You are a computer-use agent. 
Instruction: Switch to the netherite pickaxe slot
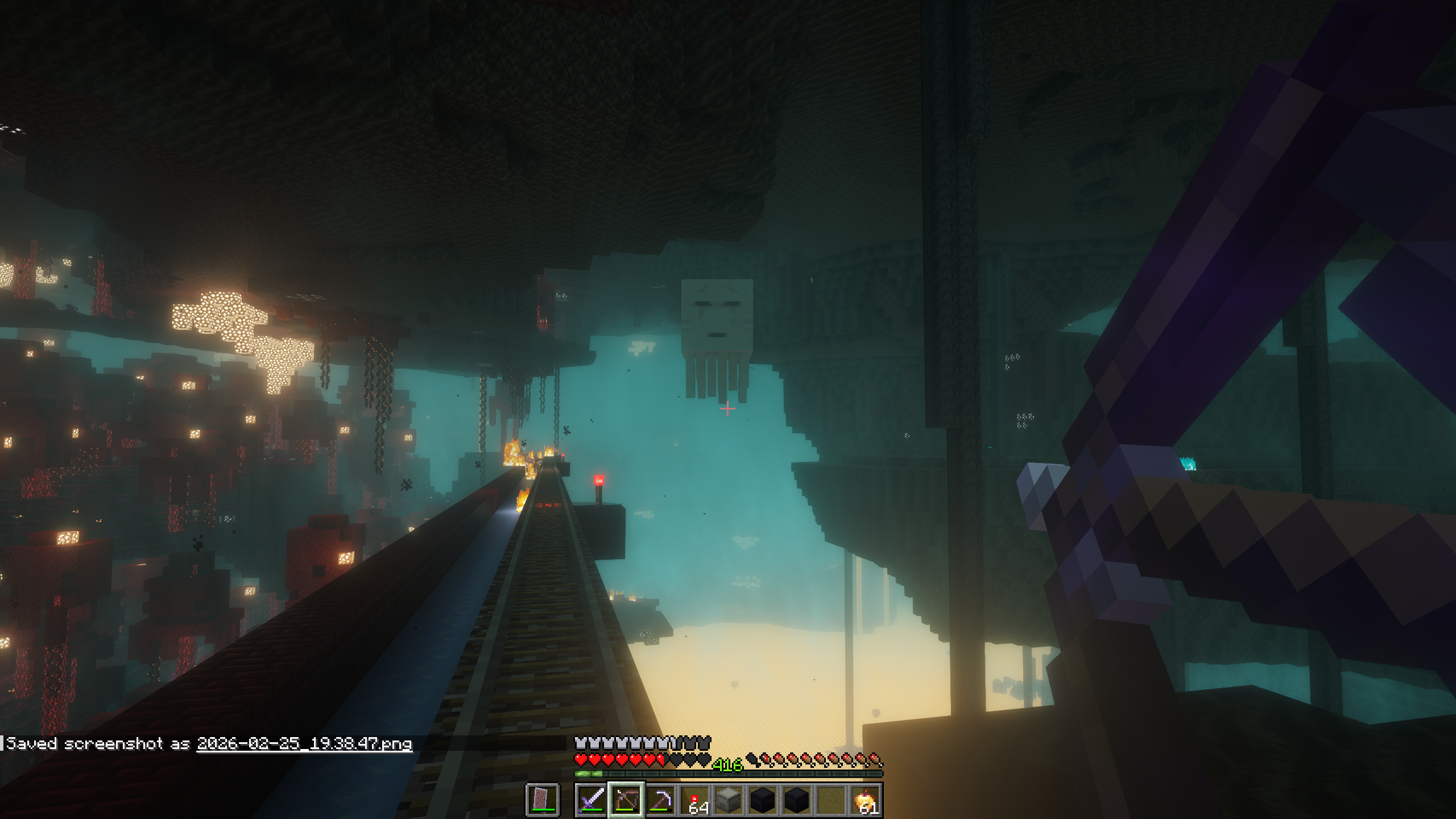pyautogui.click(x=660, y=800)
